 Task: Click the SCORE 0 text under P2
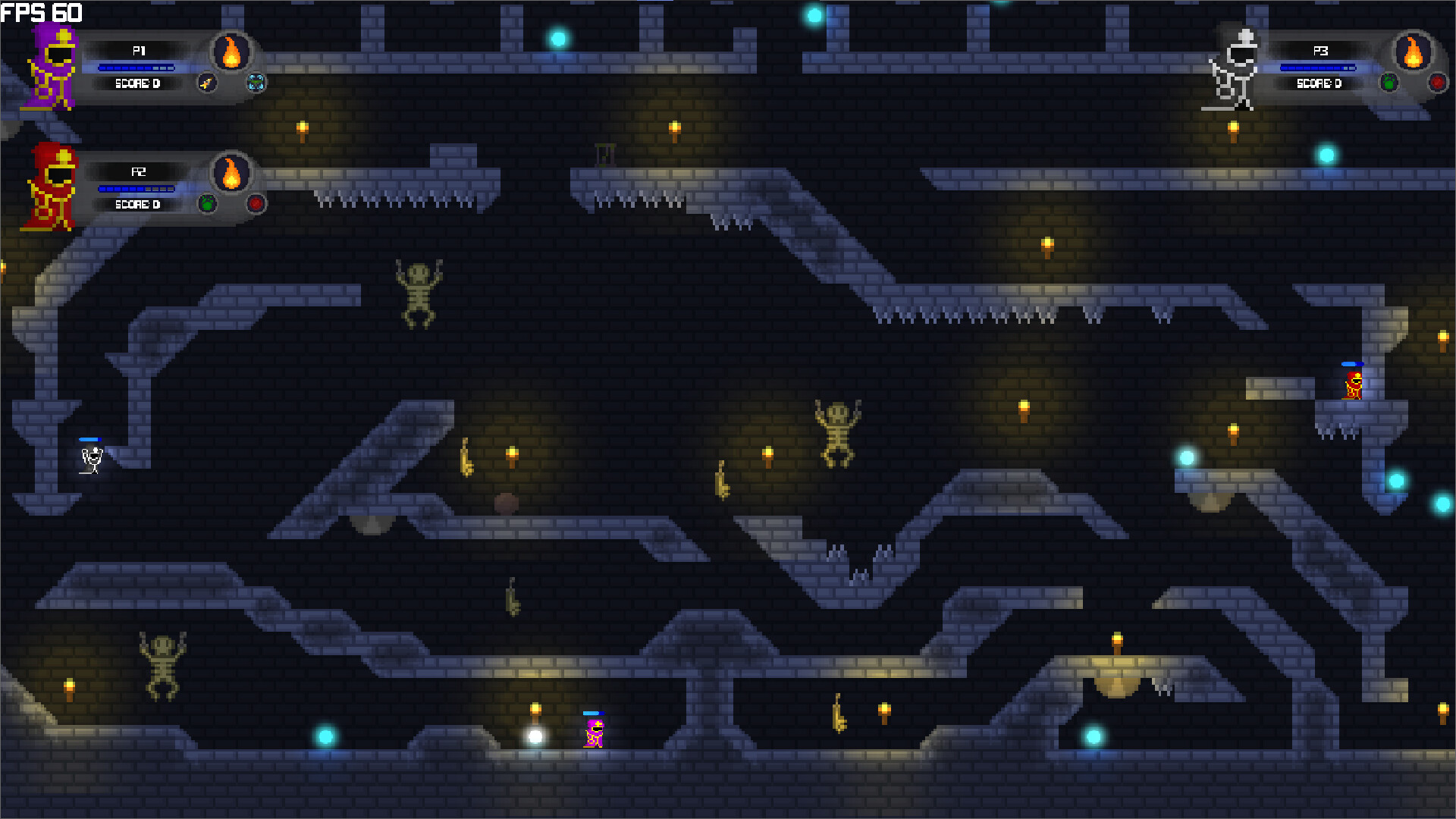click(136, 204)
